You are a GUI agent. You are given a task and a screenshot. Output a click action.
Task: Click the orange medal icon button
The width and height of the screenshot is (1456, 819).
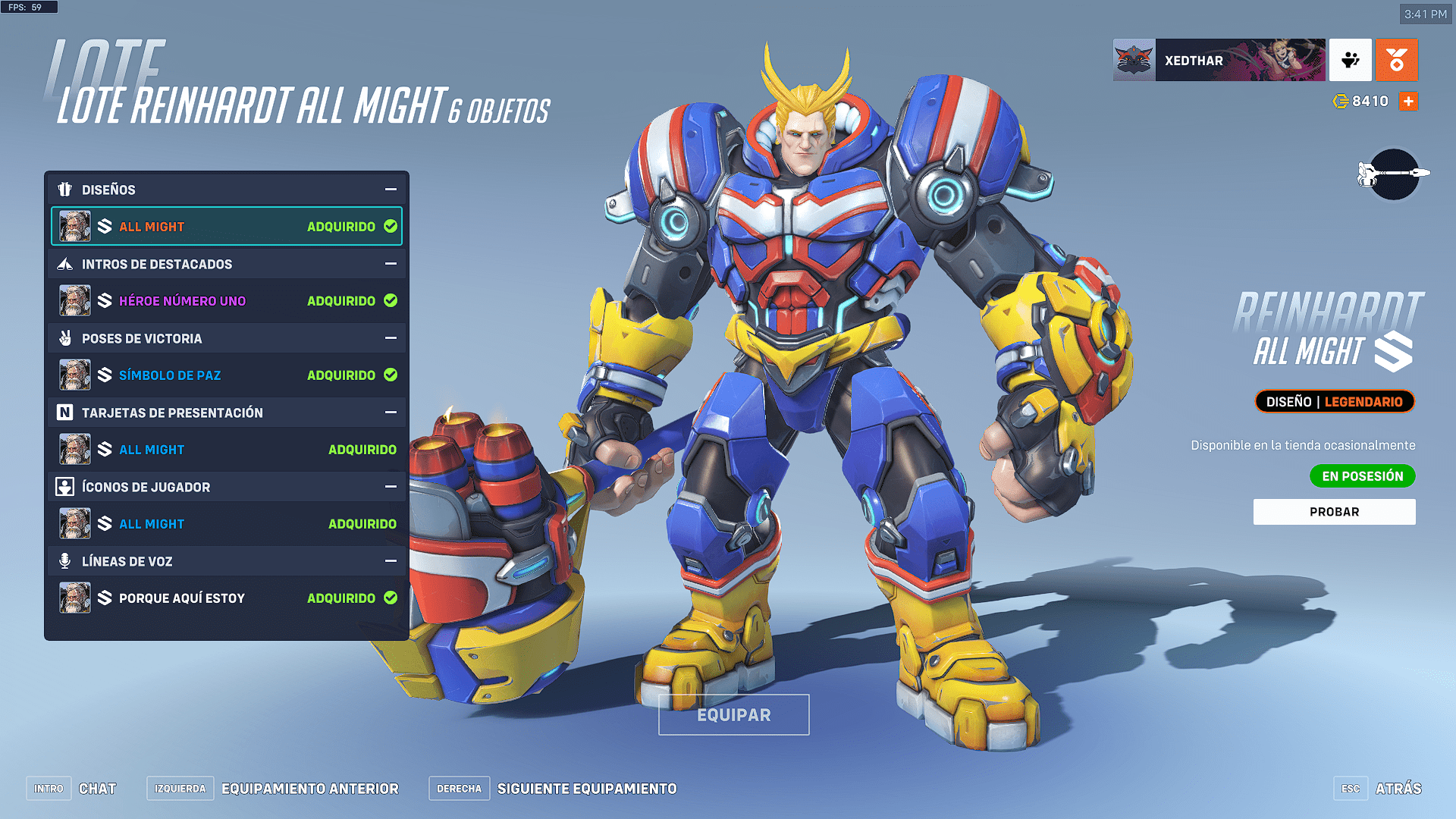click(1396, 60)
